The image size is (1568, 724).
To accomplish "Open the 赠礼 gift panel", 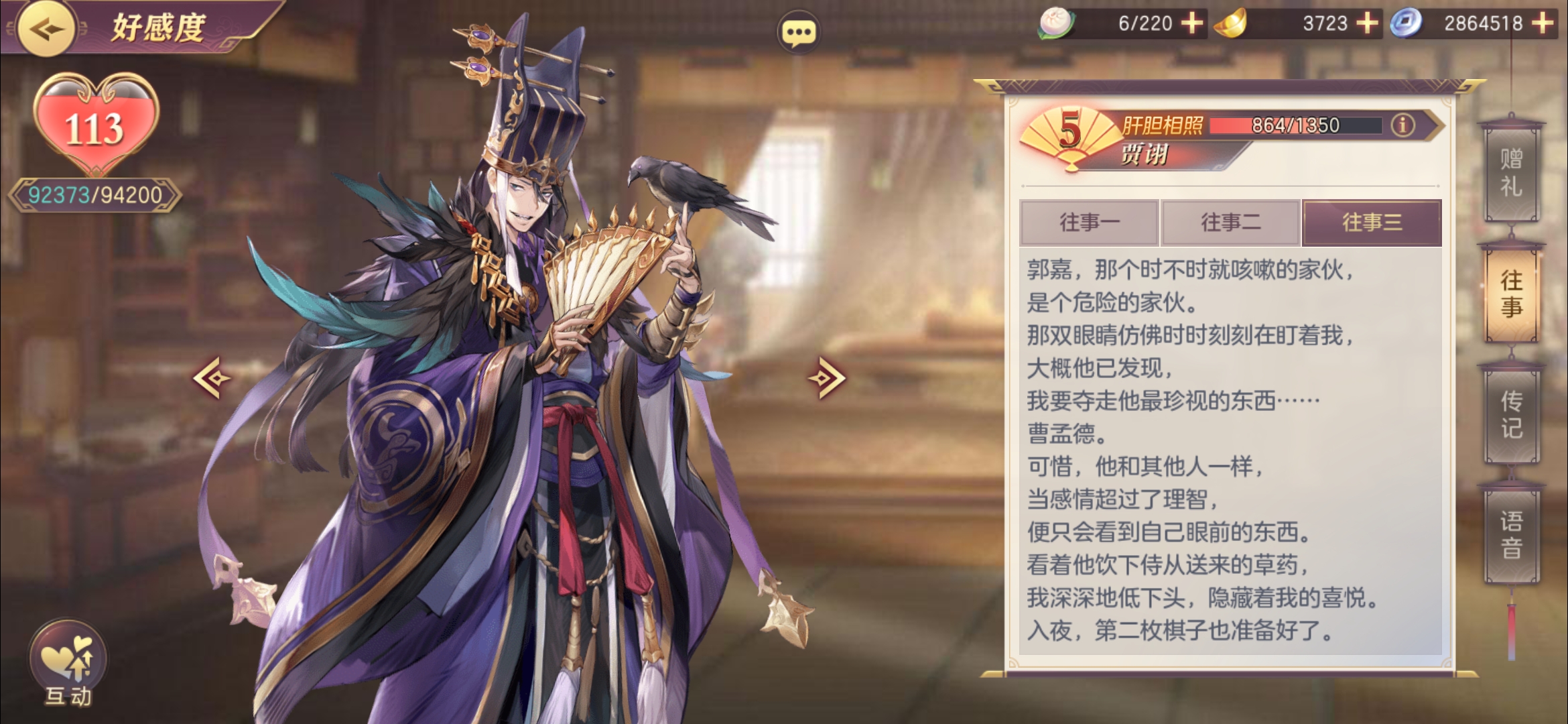I will (1512, 171).
